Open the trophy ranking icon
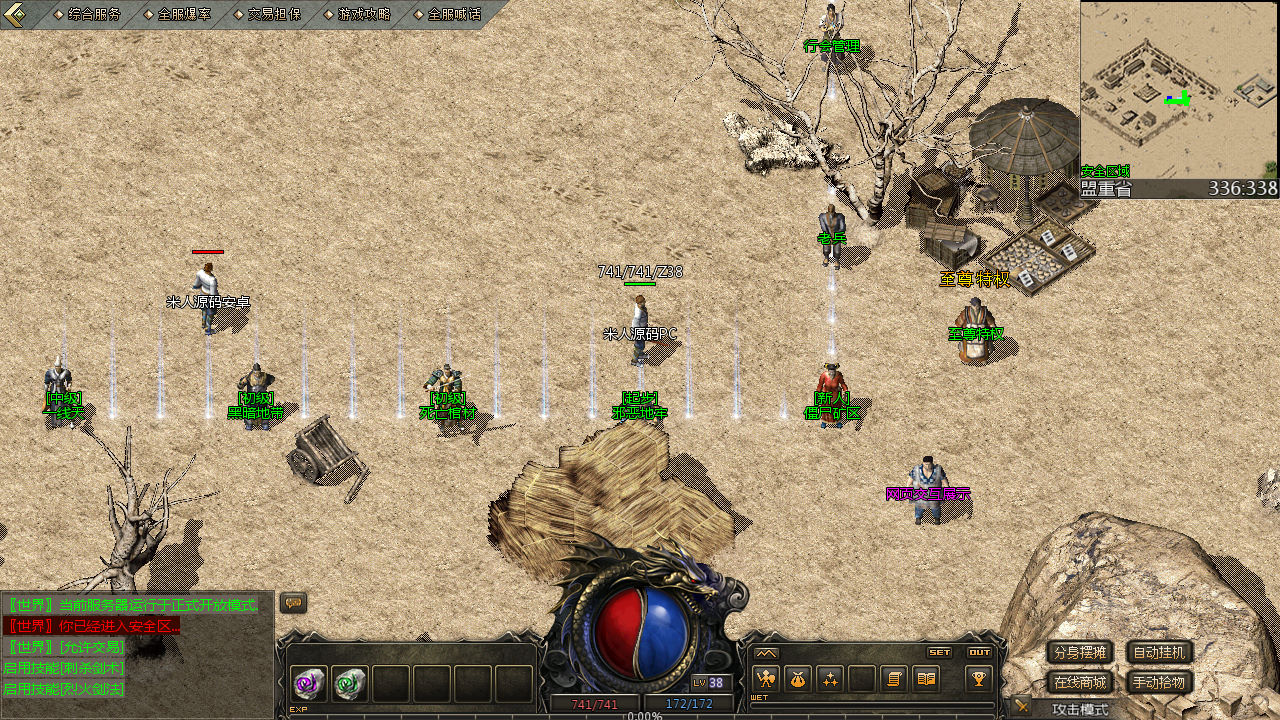Screen dimensions: 1280x720 coord(979,679)
